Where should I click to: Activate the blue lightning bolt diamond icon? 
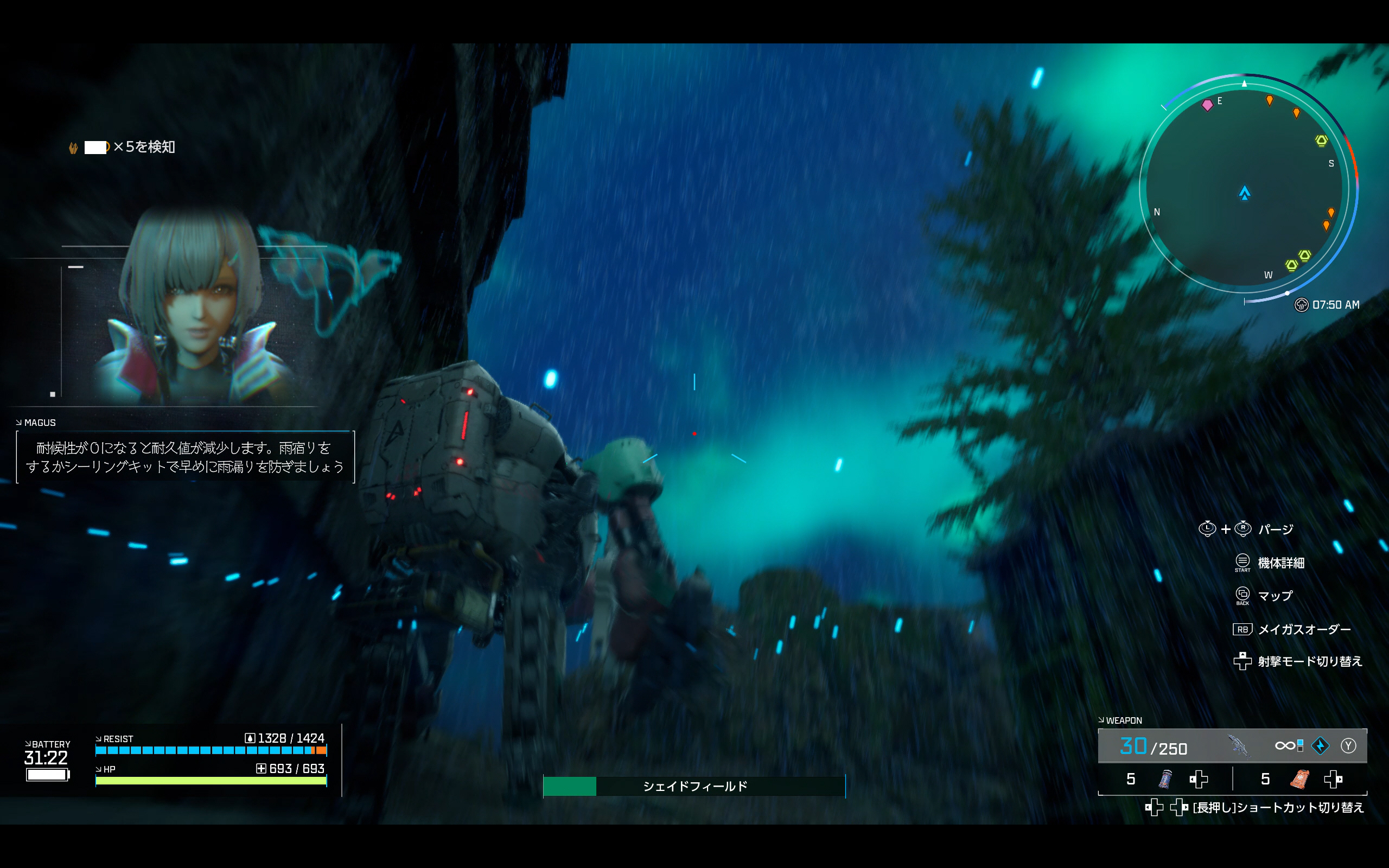coord(1320,746)
